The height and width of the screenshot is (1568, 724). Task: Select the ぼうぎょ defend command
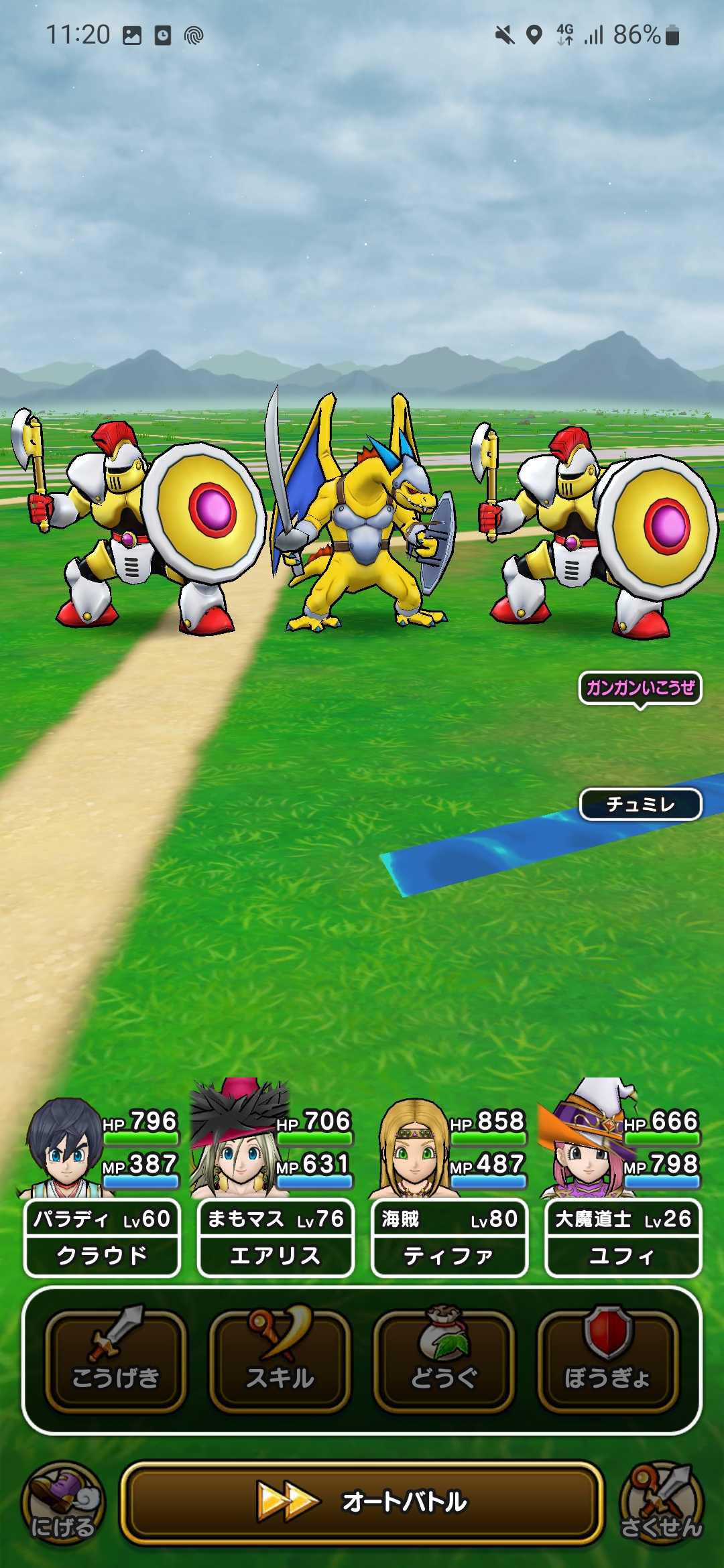pos(608,1360)
